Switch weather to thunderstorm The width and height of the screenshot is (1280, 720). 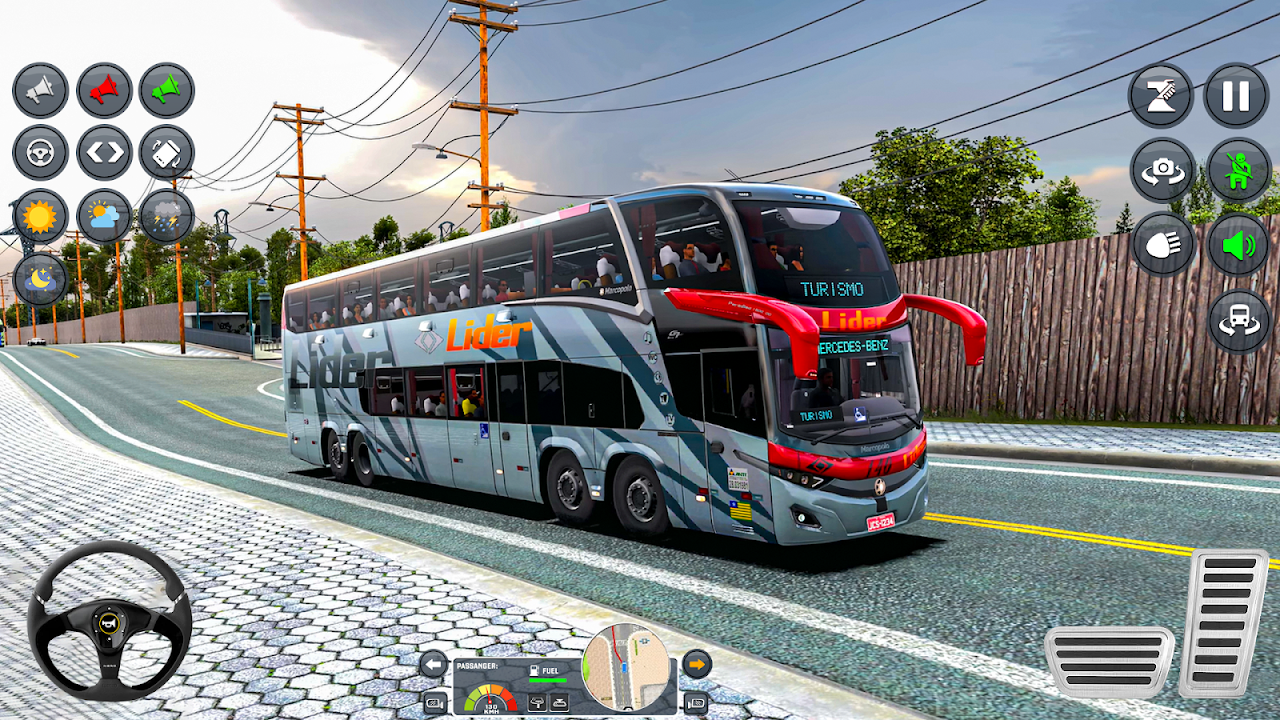[166, 216]
